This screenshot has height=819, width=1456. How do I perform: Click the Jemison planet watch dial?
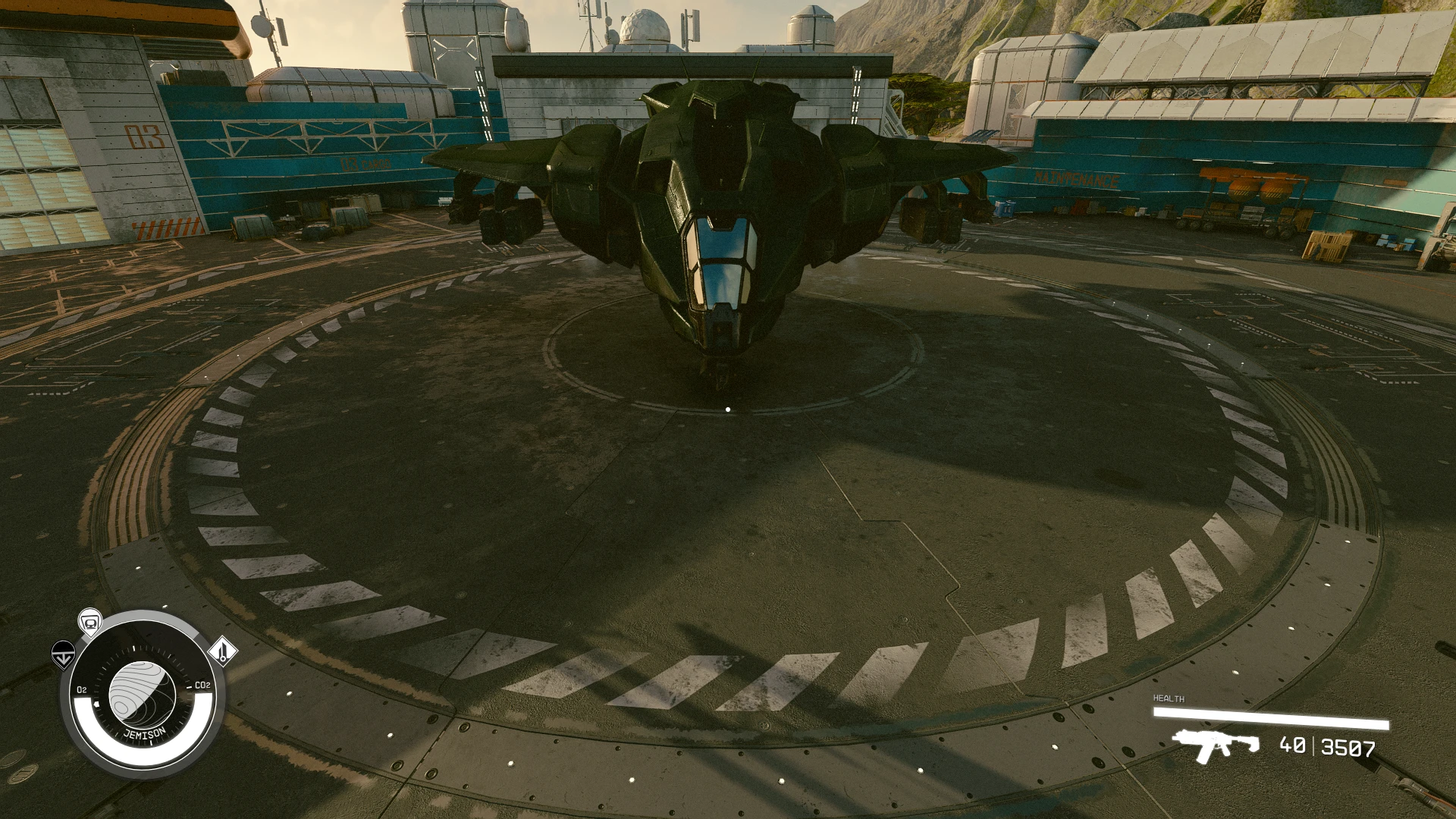point(143,694)
